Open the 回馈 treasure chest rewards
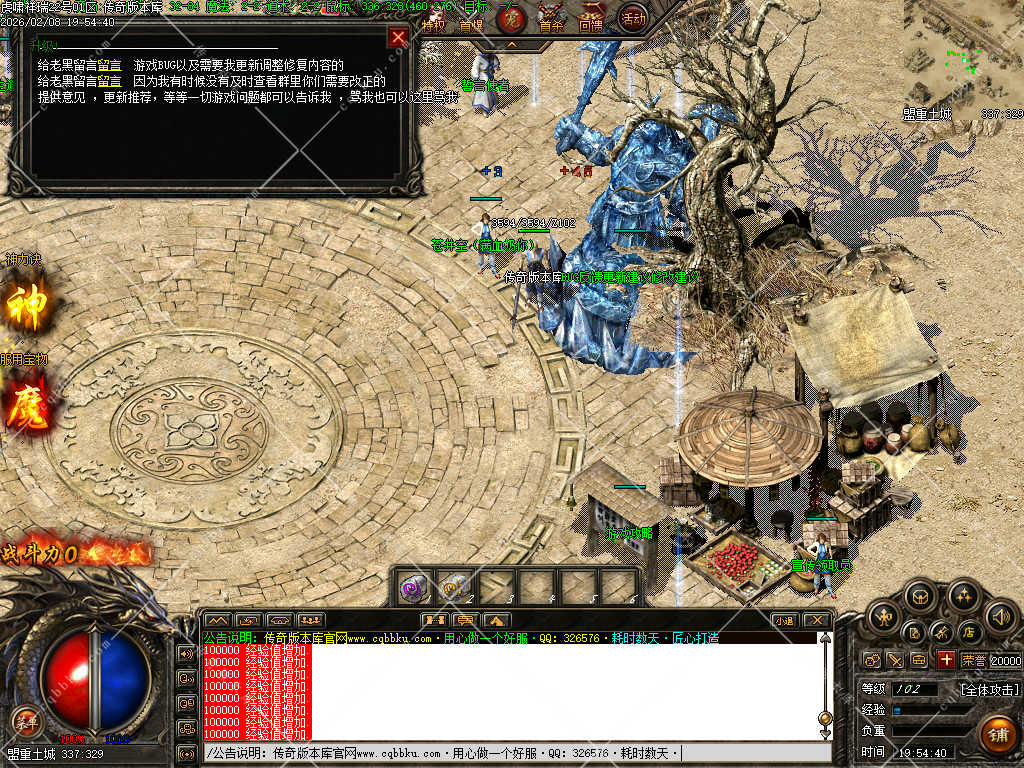This screenshot has width=1024, height=768. [x=592, y=20]
